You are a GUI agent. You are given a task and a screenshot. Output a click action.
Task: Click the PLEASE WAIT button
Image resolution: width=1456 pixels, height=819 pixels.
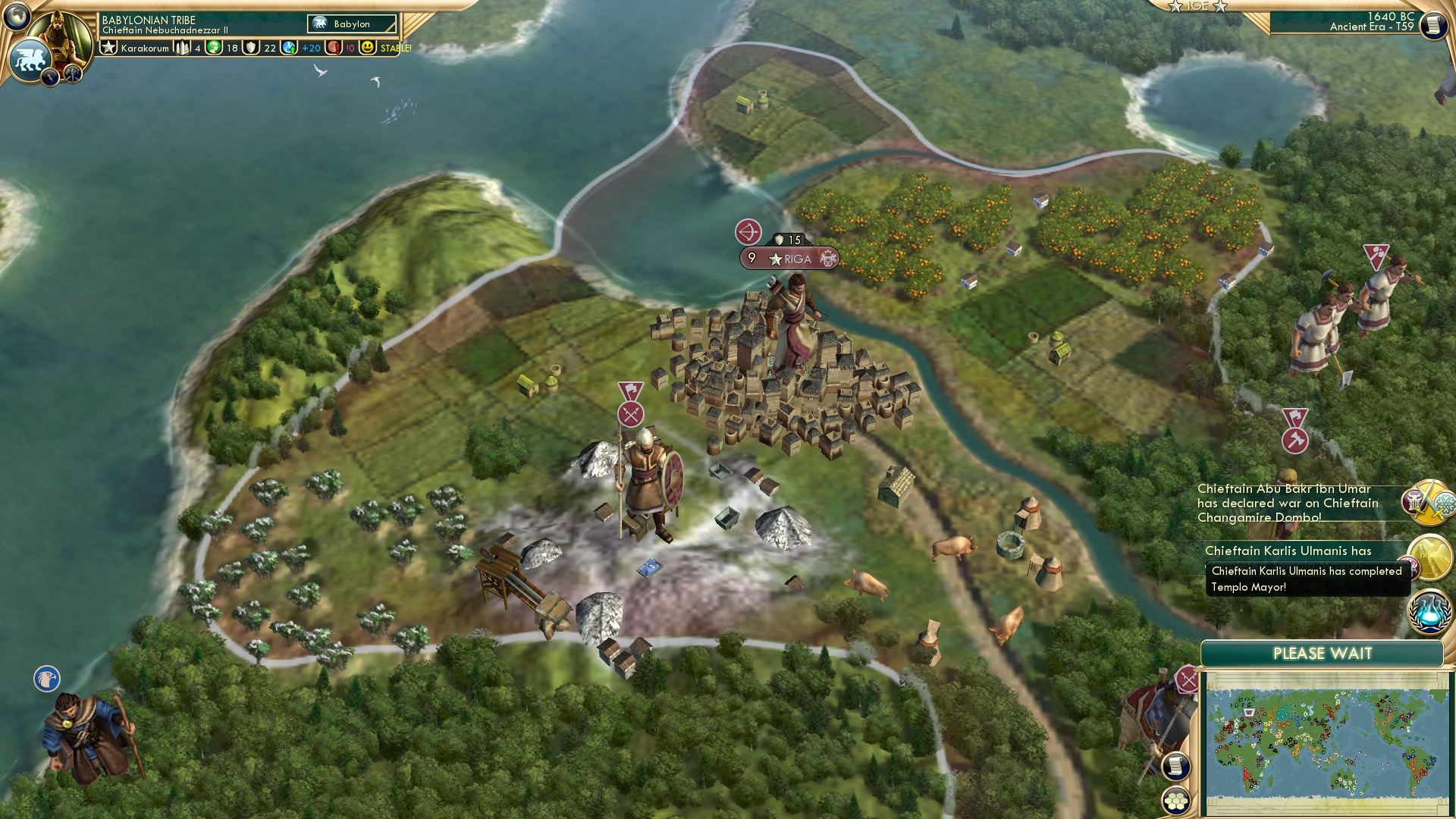click(x=1325, y=652)
